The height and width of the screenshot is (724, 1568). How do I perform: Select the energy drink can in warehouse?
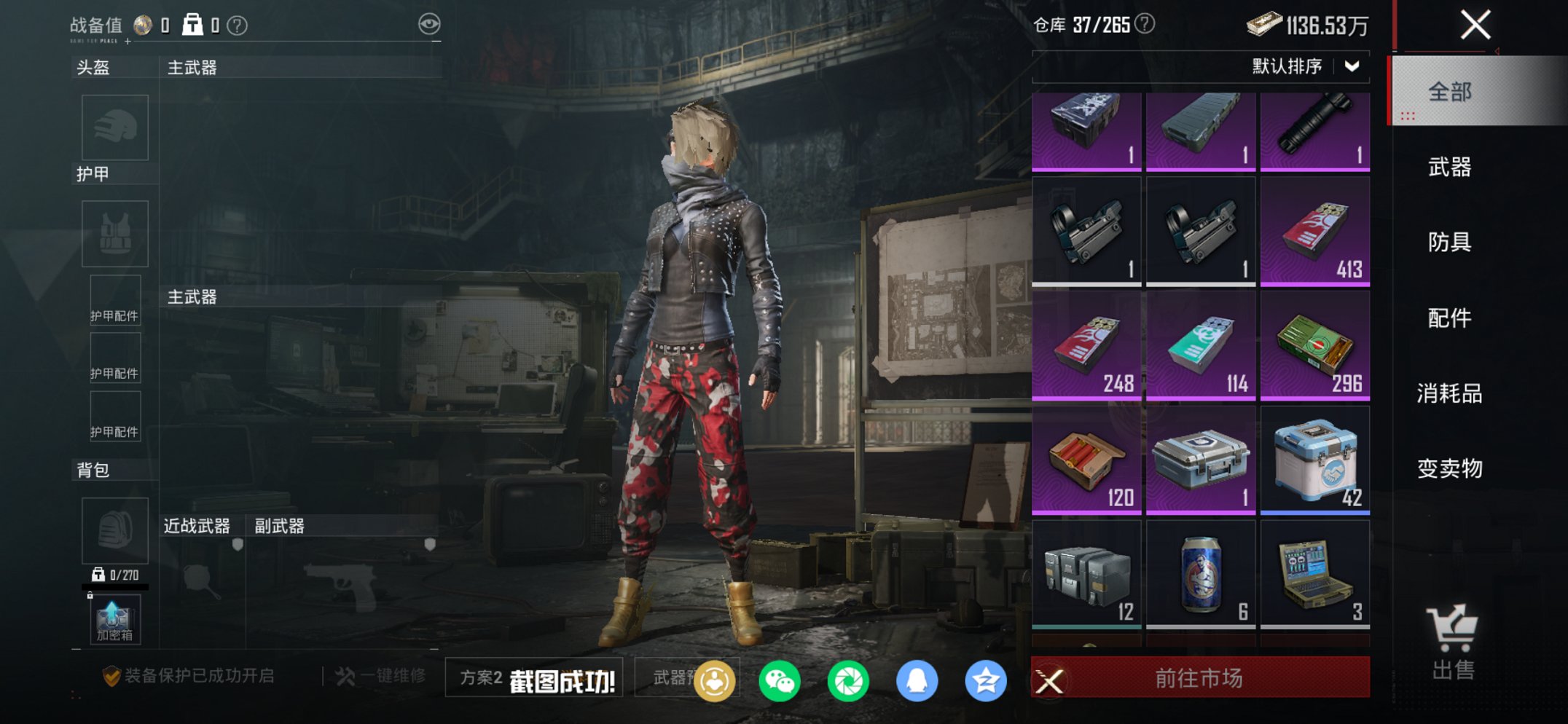tap(1201, 575)
